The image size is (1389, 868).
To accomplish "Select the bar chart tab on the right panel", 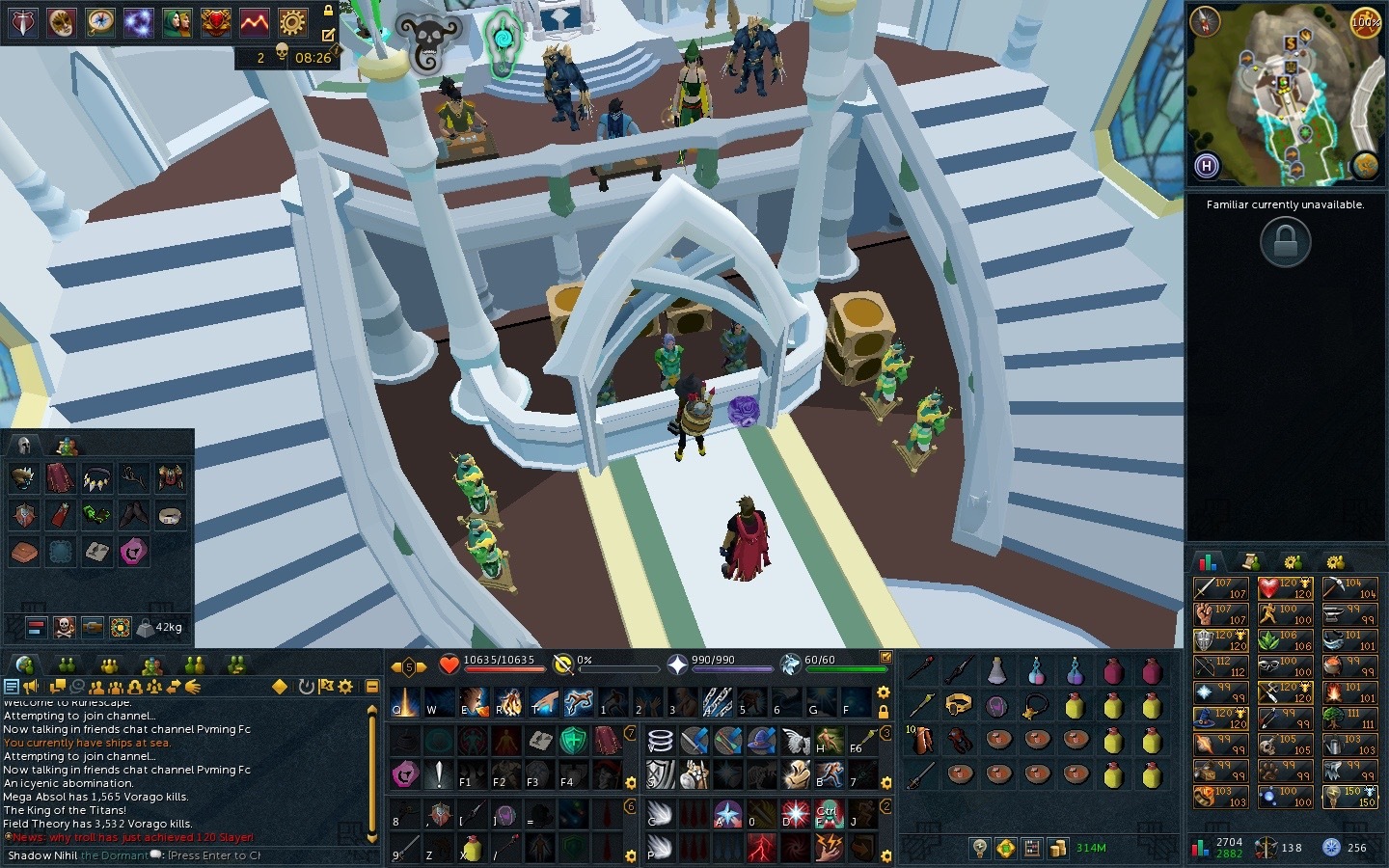I will click(x=1210, y=560).
